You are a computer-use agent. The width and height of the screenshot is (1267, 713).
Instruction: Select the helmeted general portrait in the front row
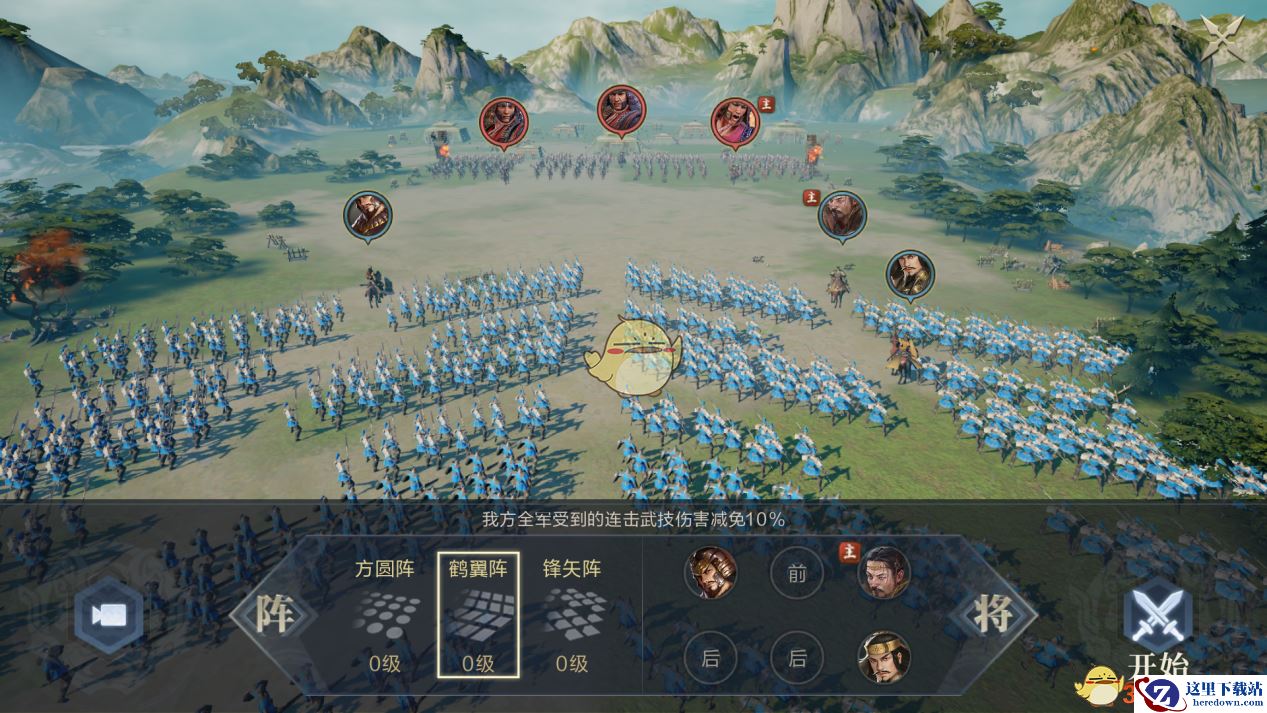point(711,574)
